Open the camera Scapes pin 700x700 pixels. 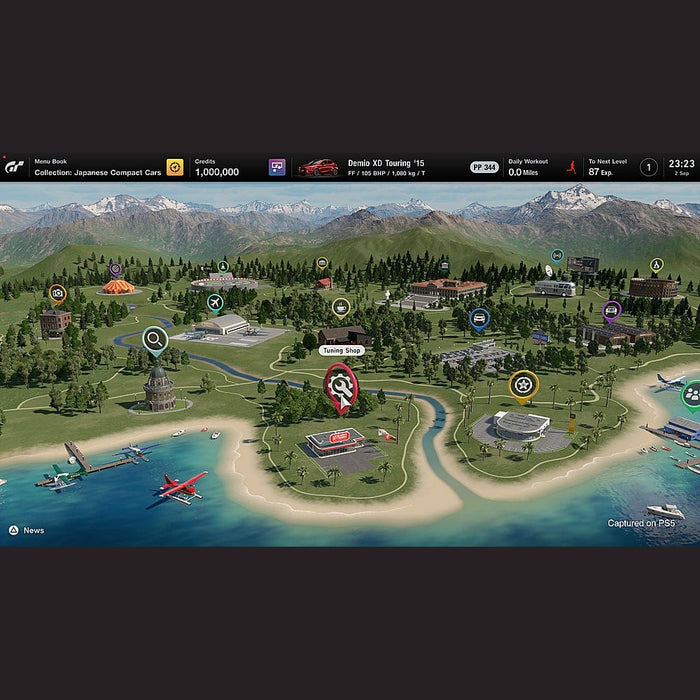click(57, 294)
